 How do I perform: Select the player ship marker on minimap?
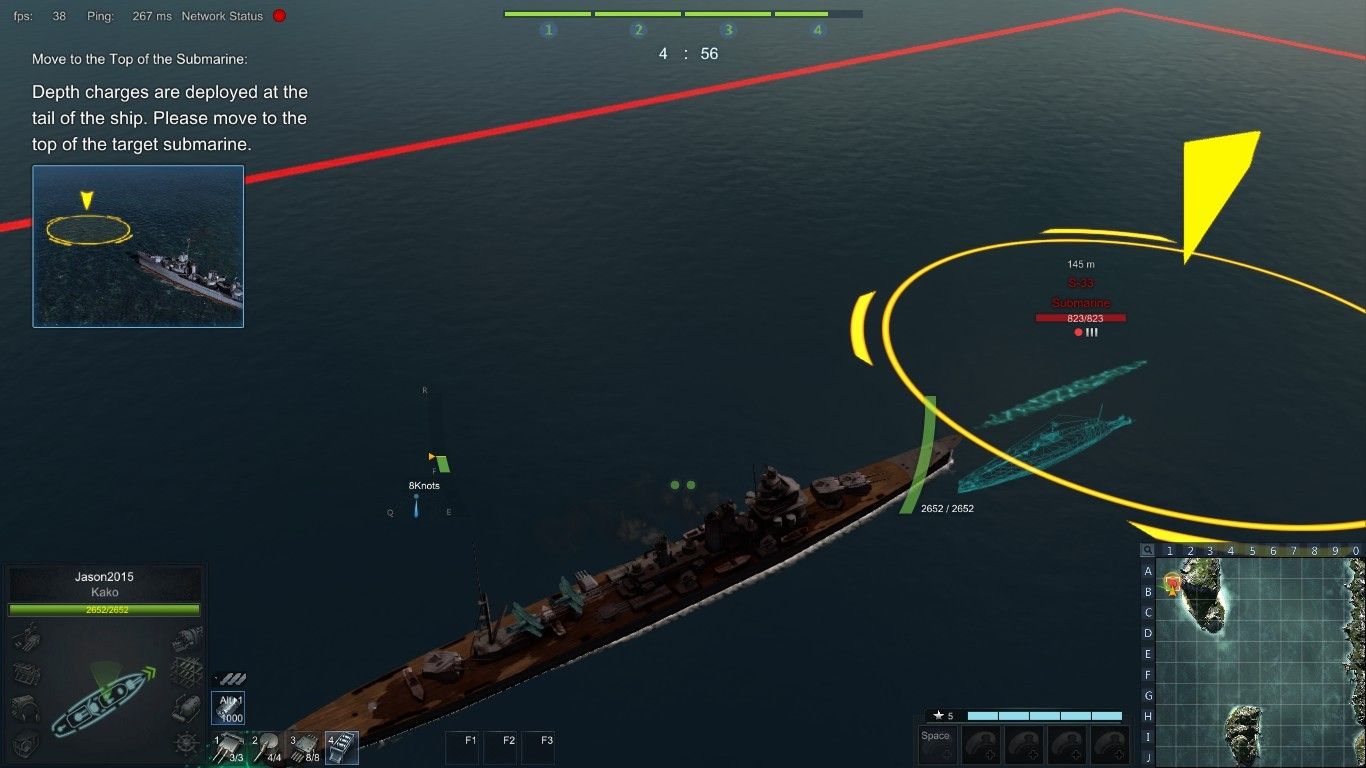pos(1173,582)
